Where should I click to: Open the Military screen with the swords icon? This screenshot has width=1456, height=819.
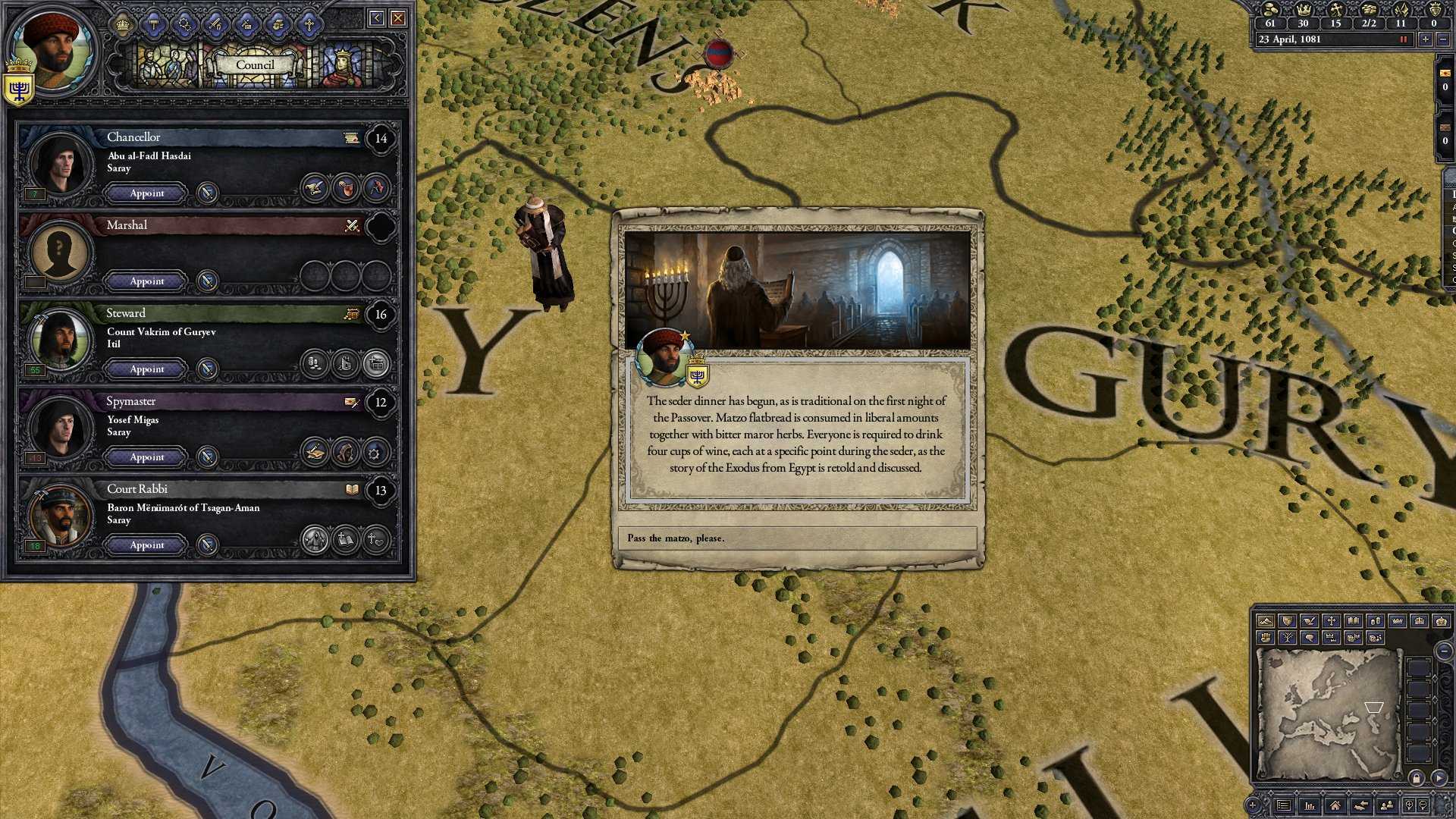click(x=215, y=24)
